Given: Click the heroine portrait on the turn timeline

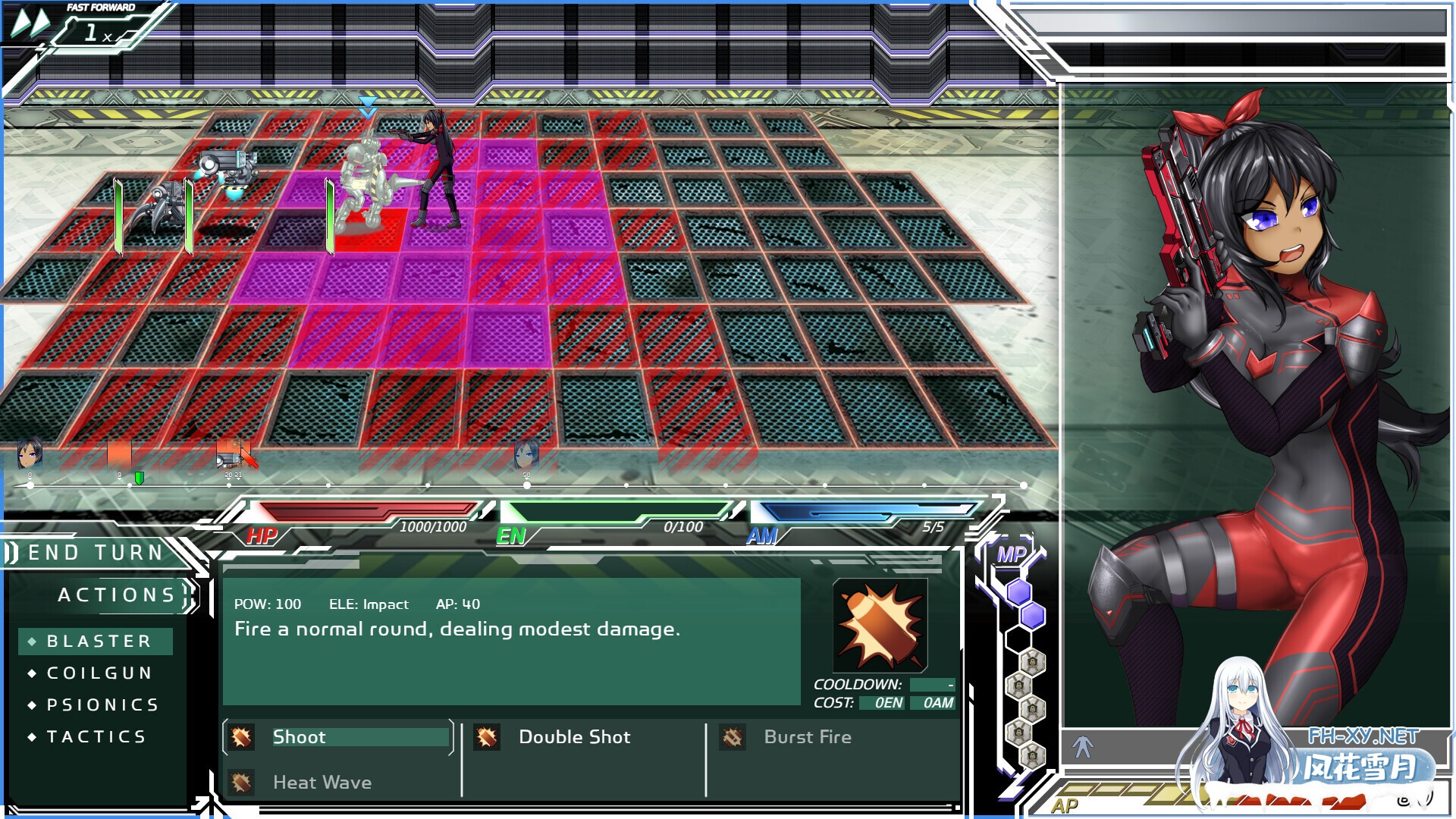Looking at the screenshot, I should click(30, 453).
